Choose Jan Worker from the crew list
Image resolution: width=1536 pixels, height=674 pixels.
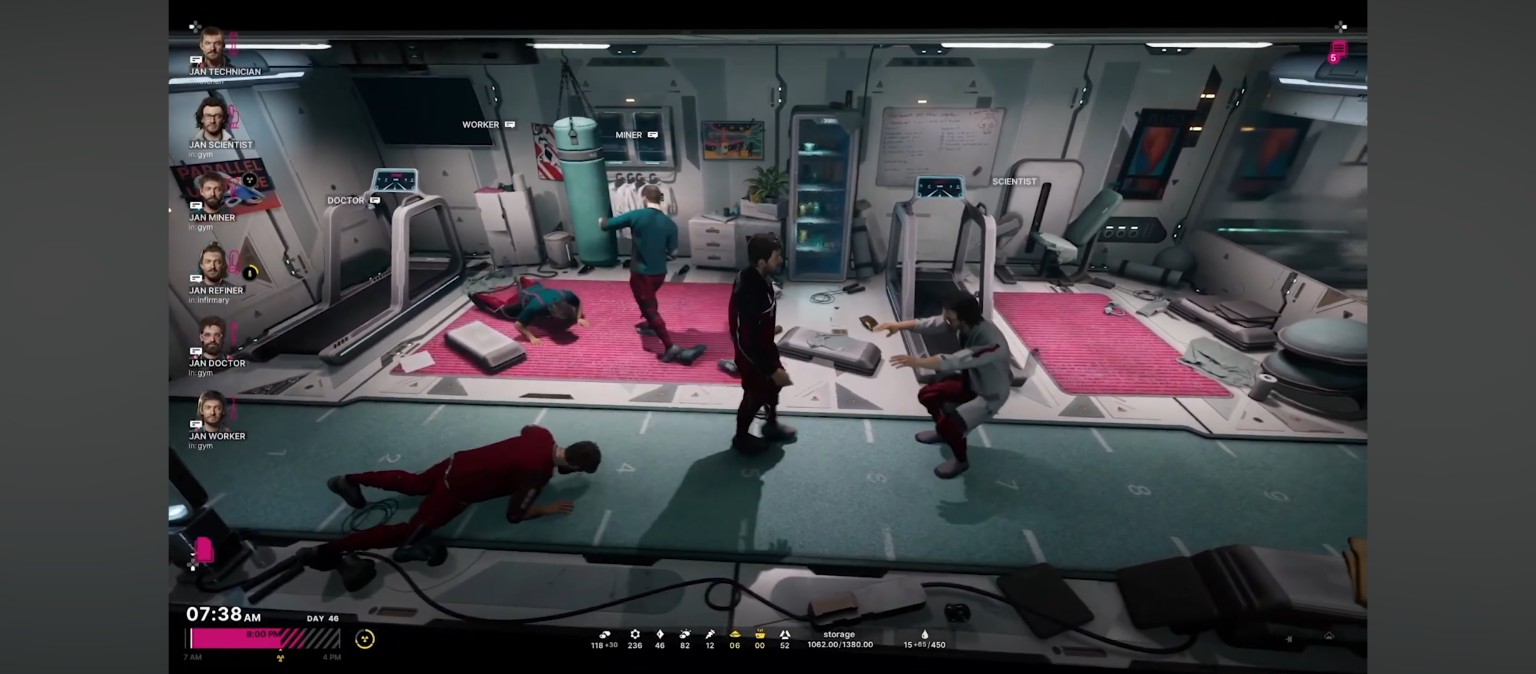pyautogui.click(x=212, y=411)
